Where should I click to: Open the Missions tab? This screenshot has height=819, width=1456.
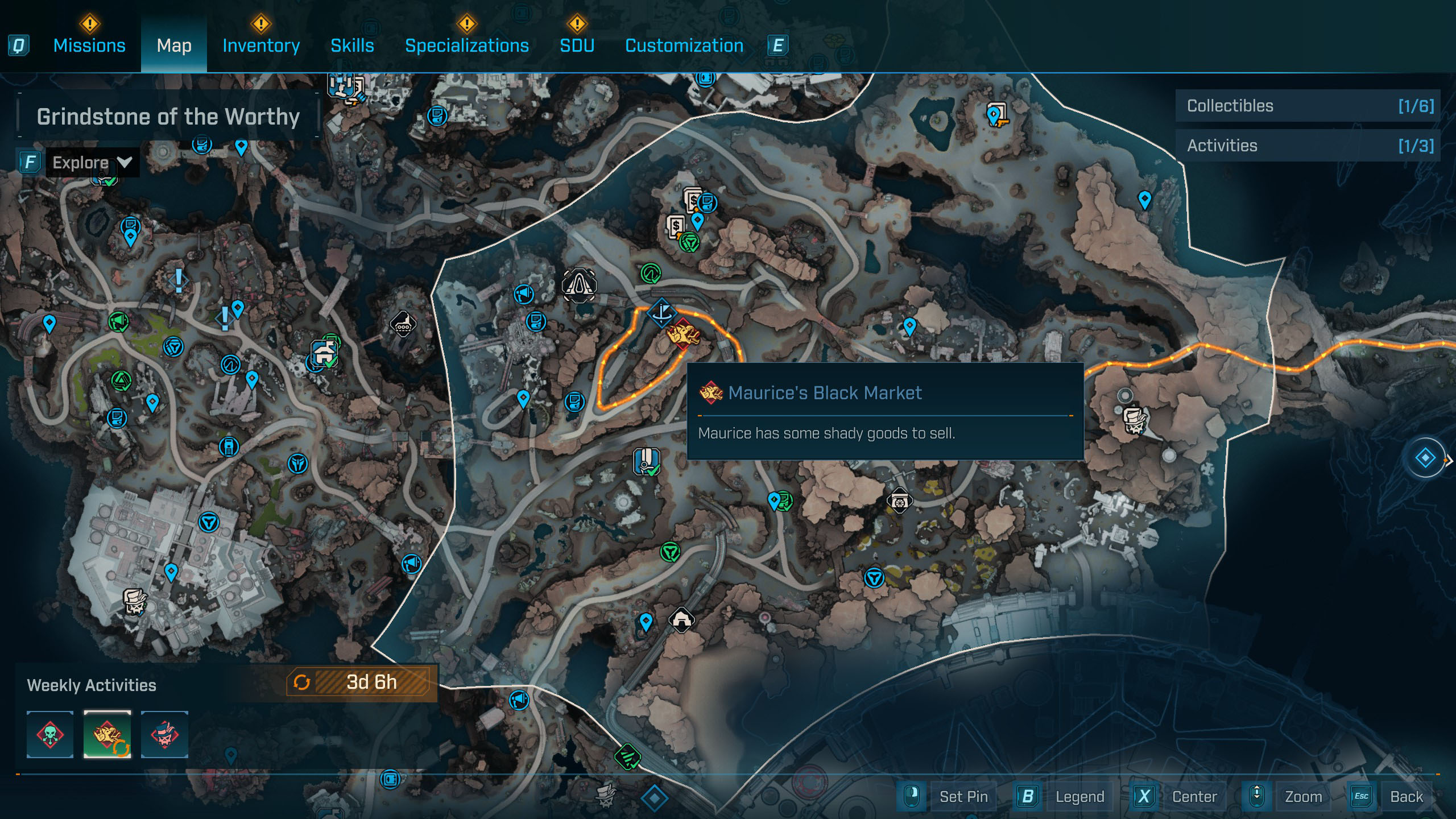point(89,45)
